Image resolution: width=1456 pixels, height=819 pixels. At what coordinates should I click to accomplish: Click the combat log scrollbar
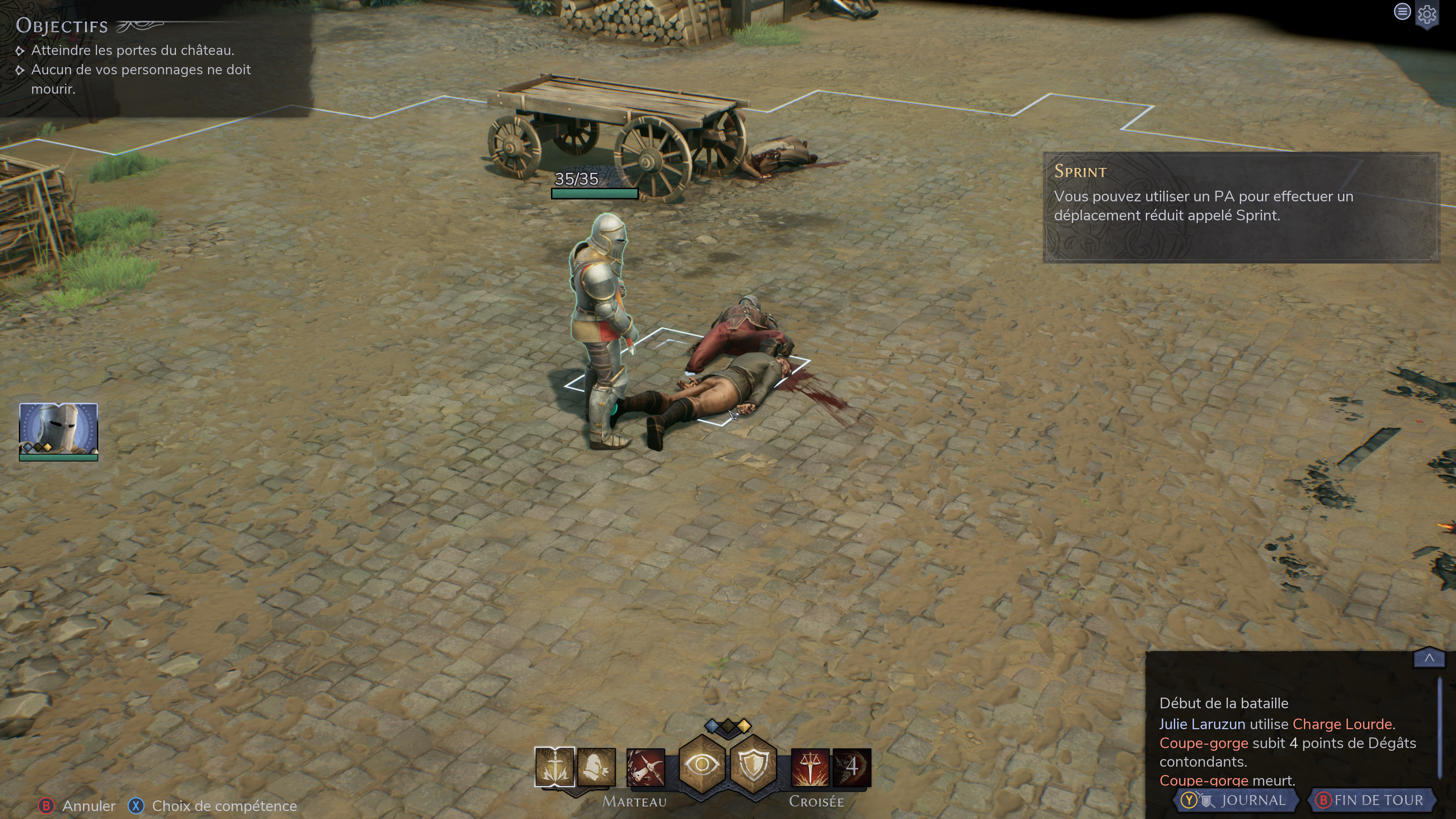coord(1439,729)
